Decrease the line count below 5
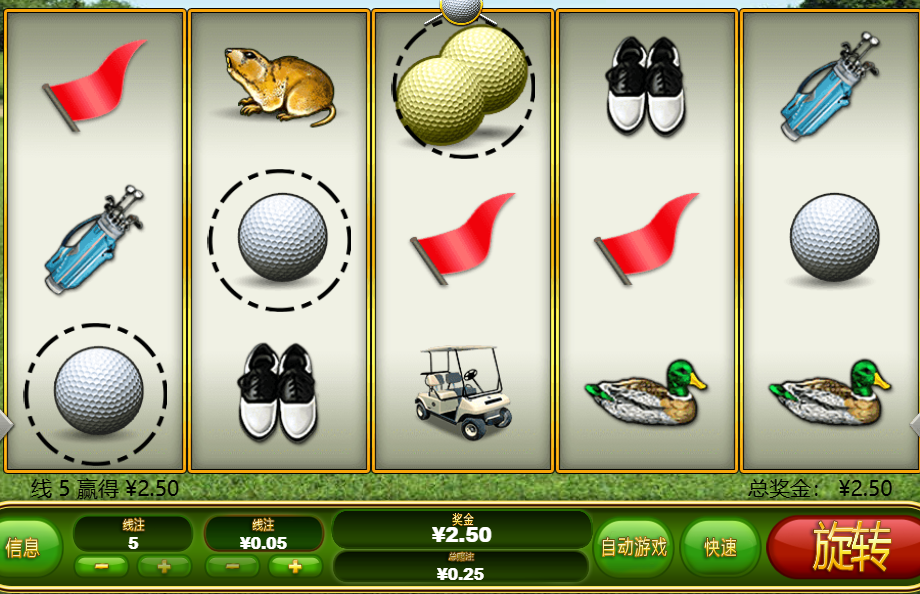The width and height of the screenshot is (920, 594). [101, 566]
